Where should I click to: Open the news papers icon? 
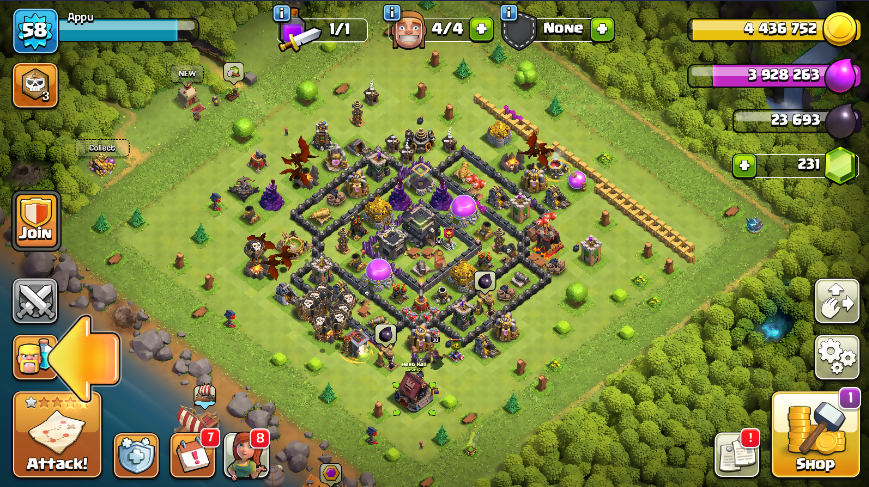tap(735, 455)
